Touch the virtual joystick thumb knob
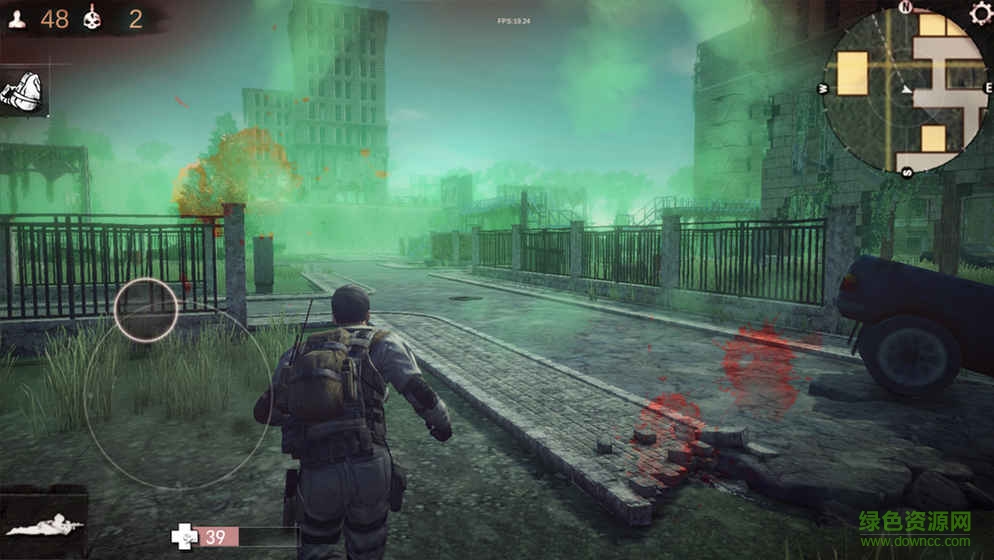994x560 pixels. [145, 310]
